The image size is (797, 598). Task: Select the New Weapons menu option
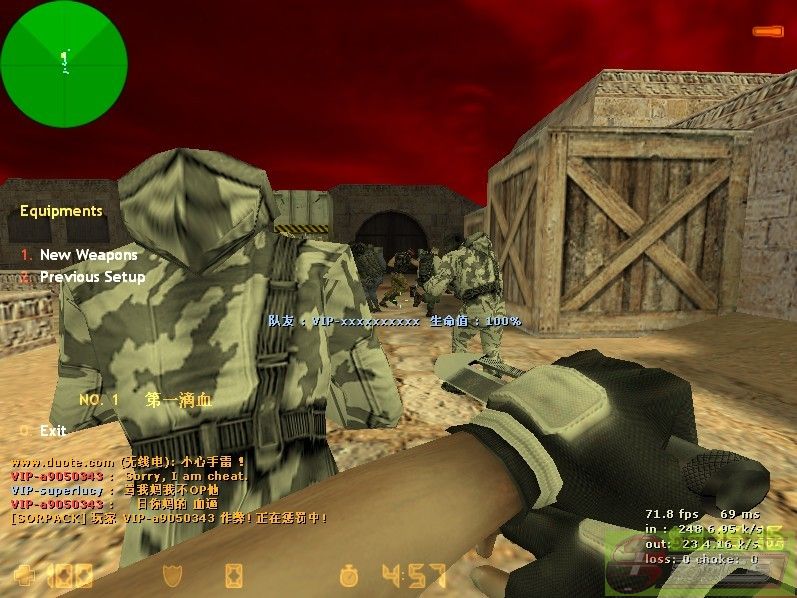pos(88,255)
